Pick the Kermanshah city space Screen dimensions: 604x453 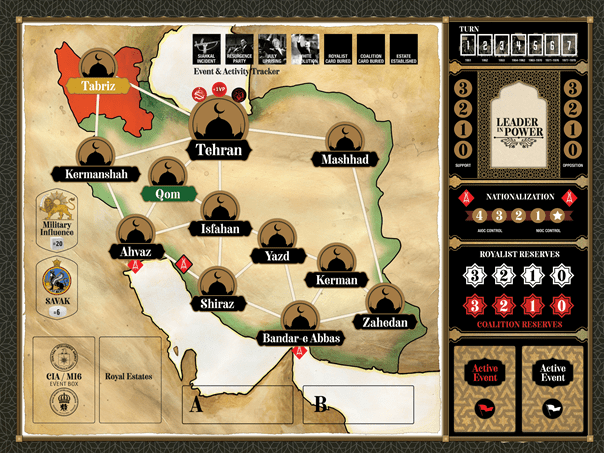coord(94,157)
